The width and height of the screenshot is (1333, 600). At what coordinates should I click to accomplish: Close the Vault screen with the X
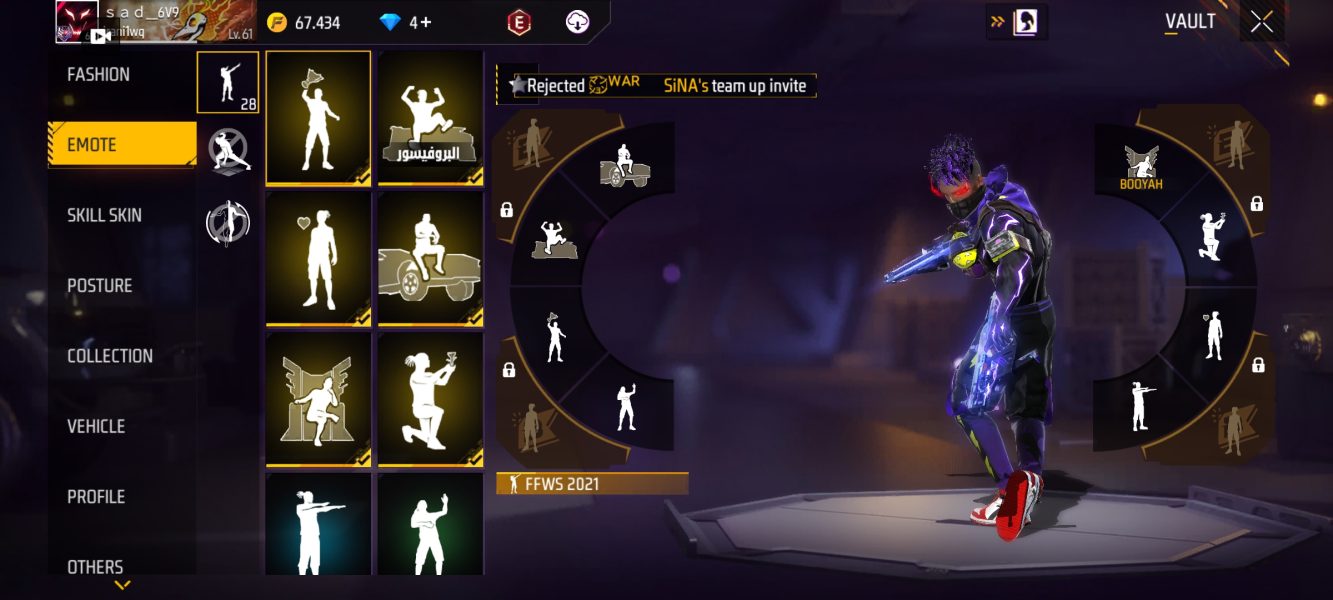point(1262,22)
